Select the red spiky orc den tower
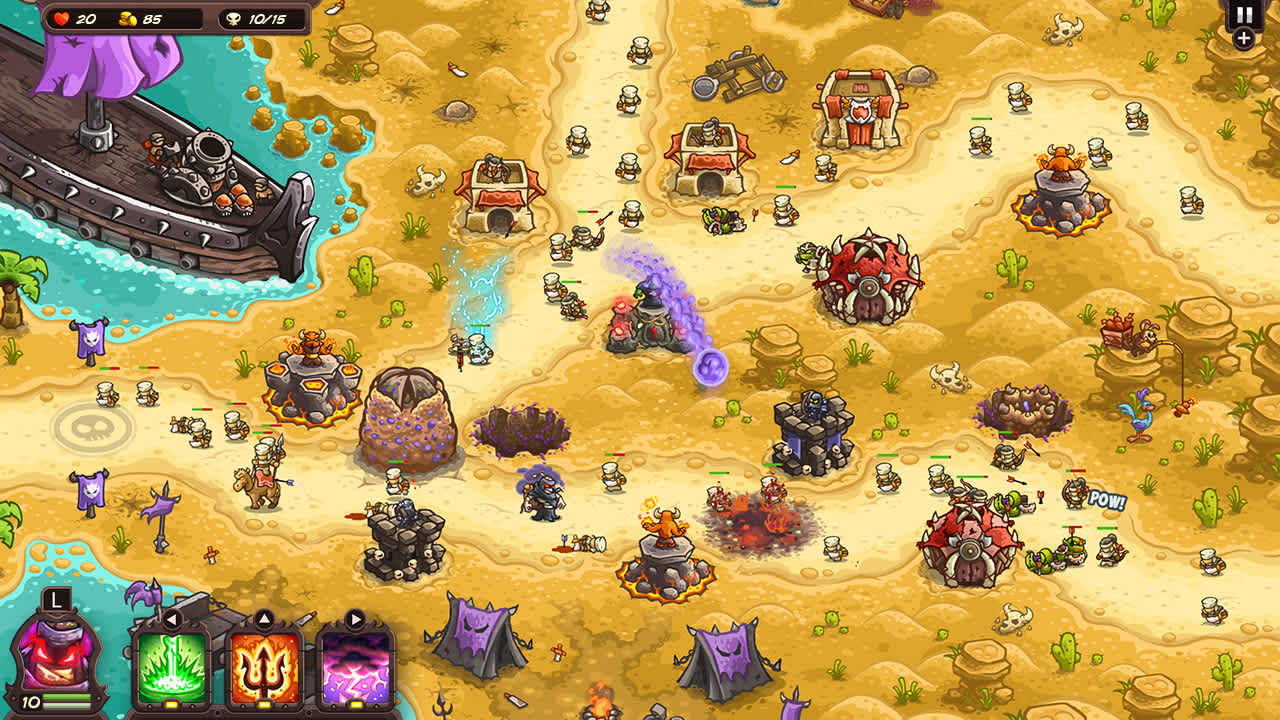The image size is (1280, 720). coord(868,280)
